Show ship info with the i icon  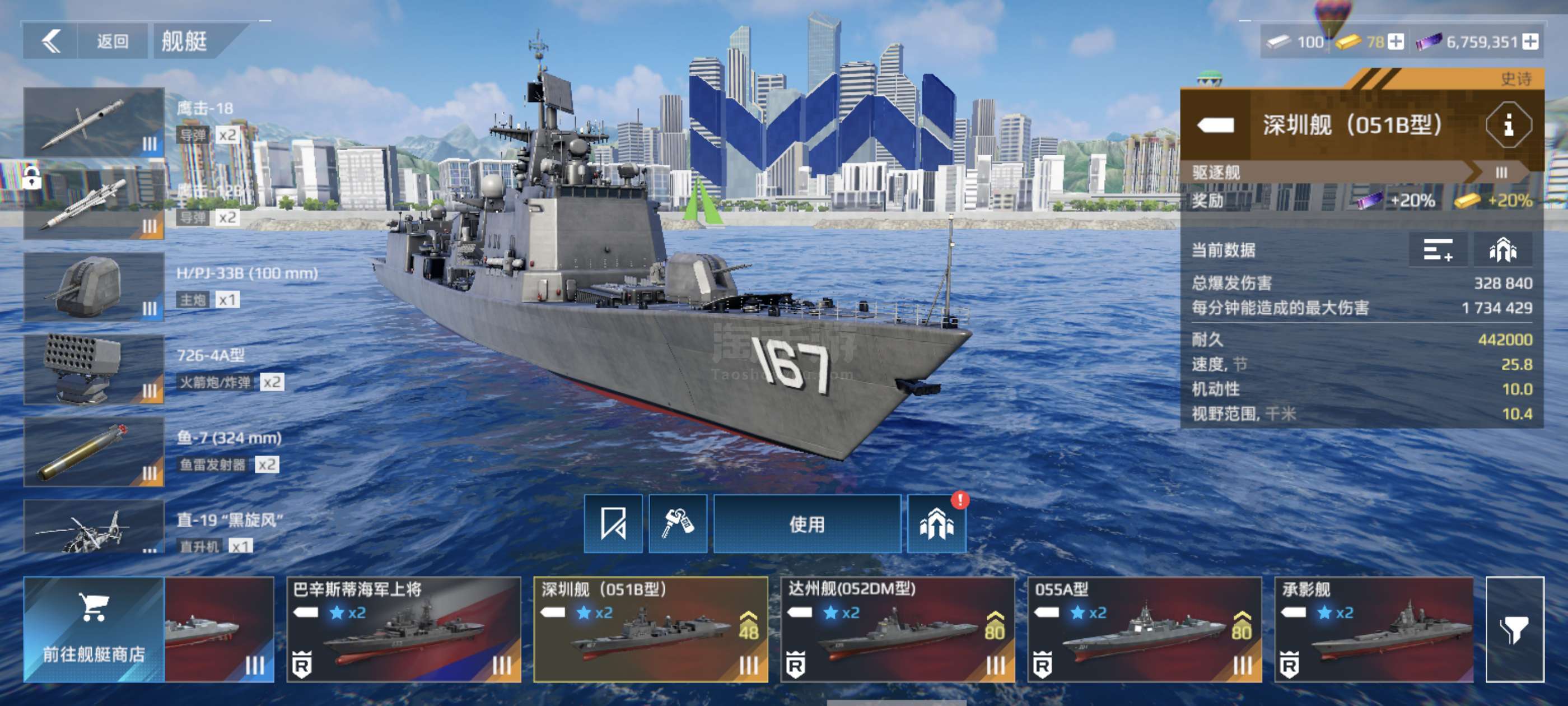pyautogui.click(x=1508, y=126)
